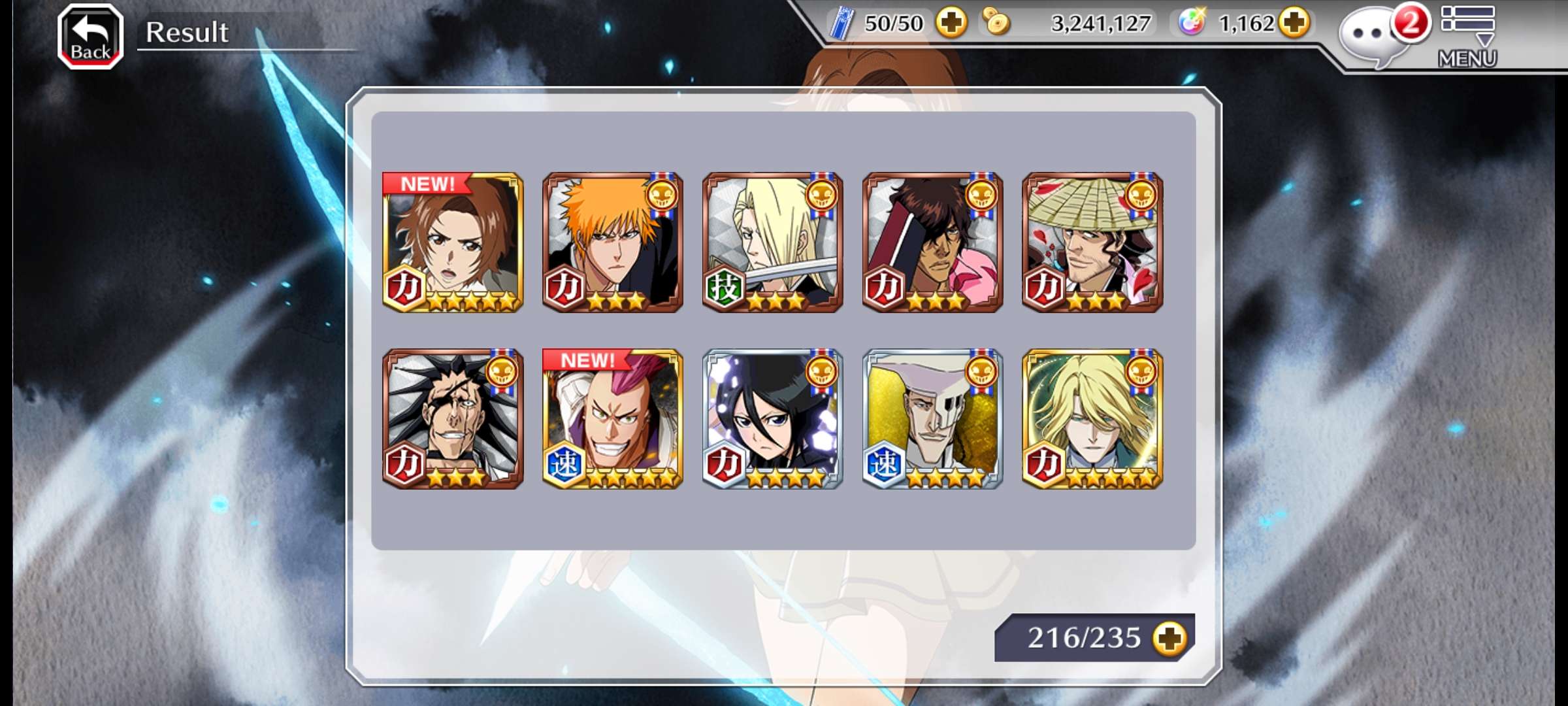
Task: Buy more spirit orbs with the 1,162 plus button
Action: coord(1294,24)
